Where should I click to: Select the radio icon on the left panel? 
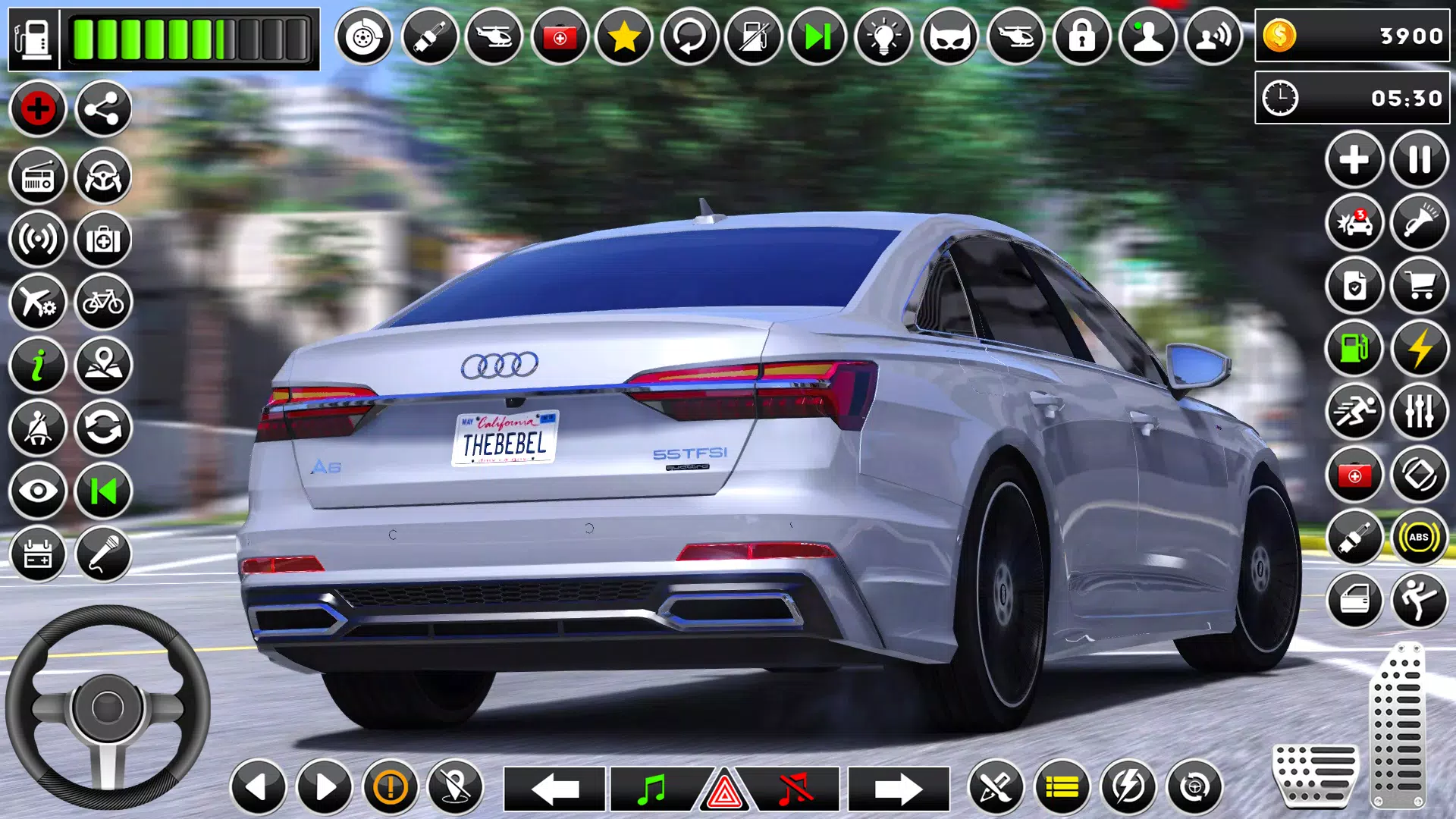tap(38, 176)
